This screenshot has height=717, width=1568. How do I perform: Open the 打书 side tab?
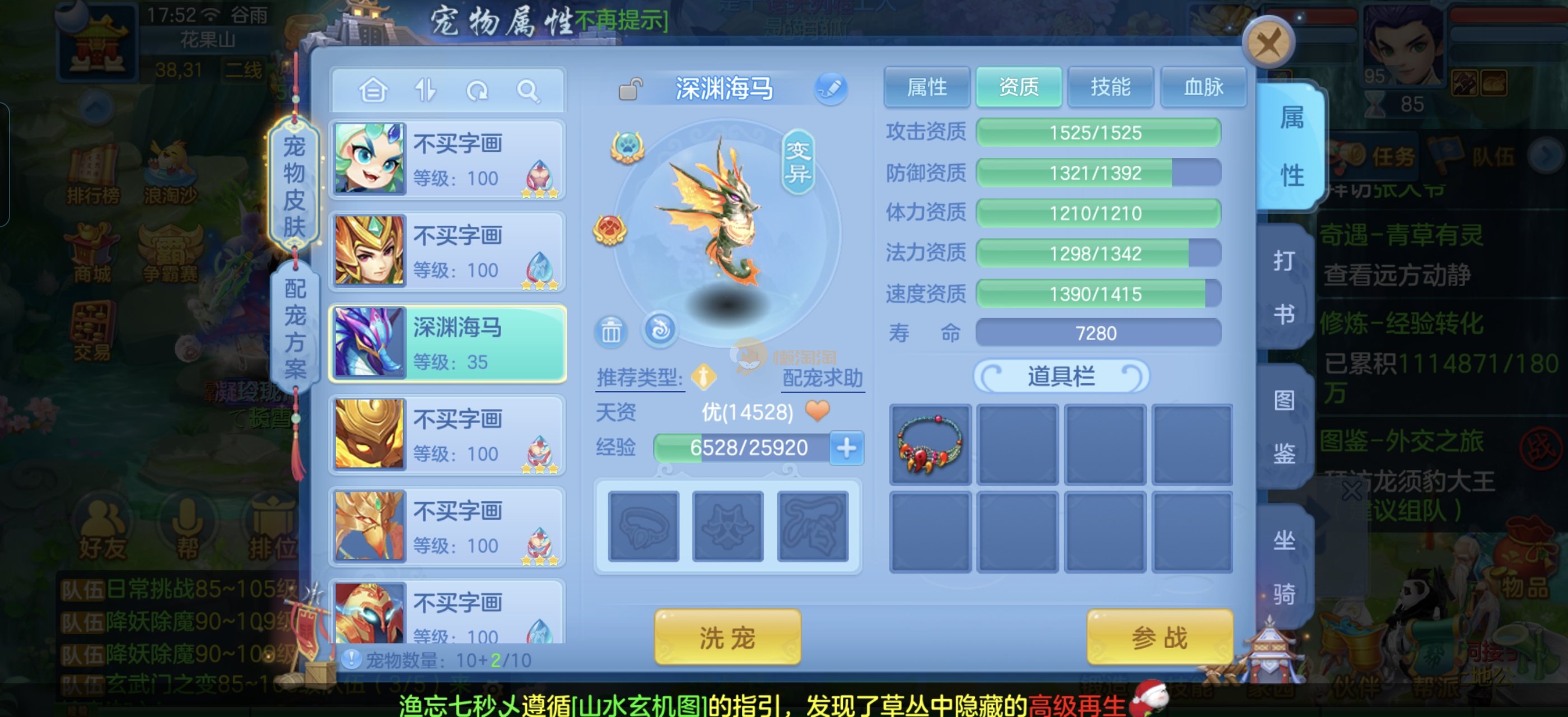tap(1284, 287)
